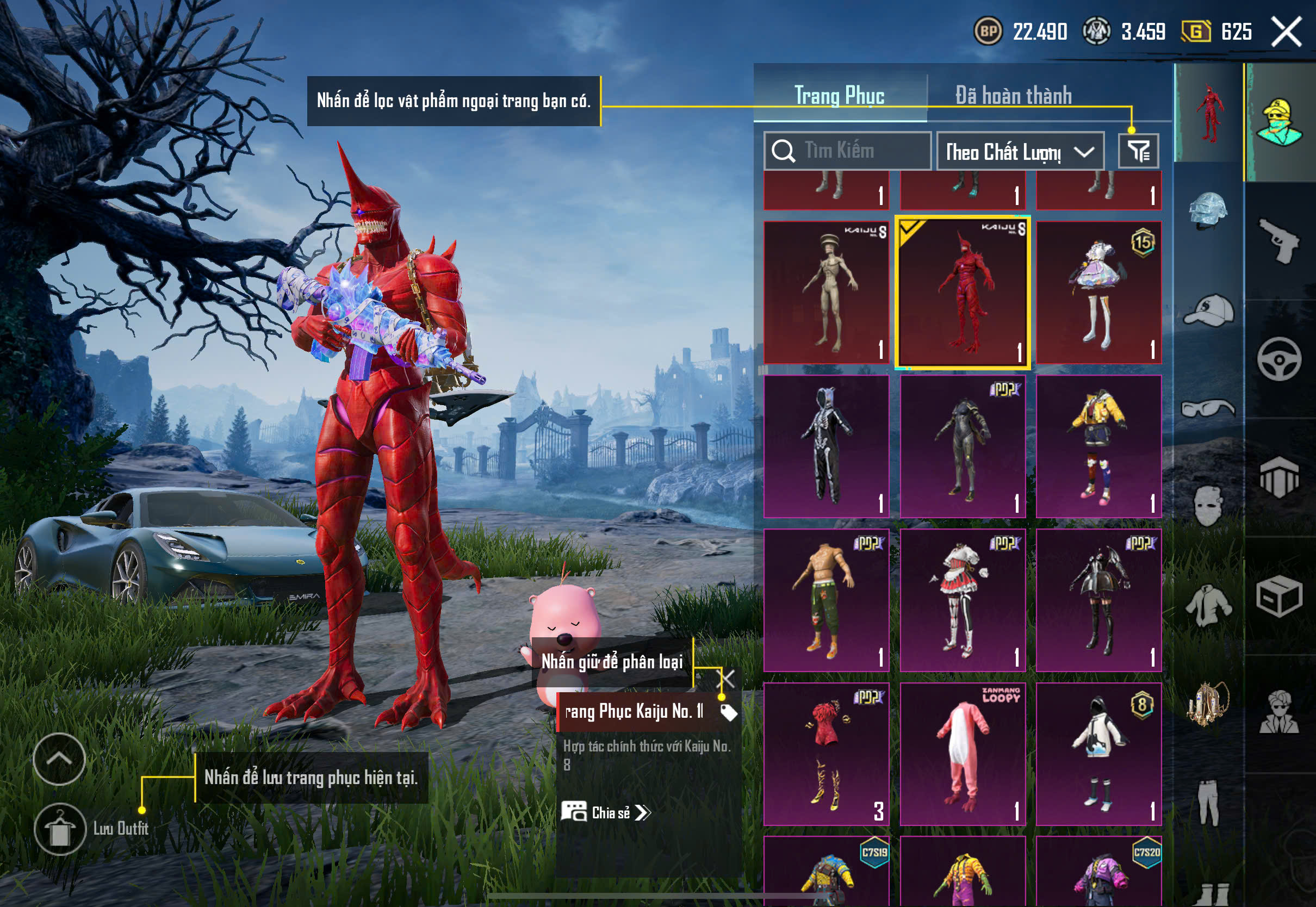Expand the round up-arrow button
Viewport: 1316px width, 907px height.
pos(59,759)
